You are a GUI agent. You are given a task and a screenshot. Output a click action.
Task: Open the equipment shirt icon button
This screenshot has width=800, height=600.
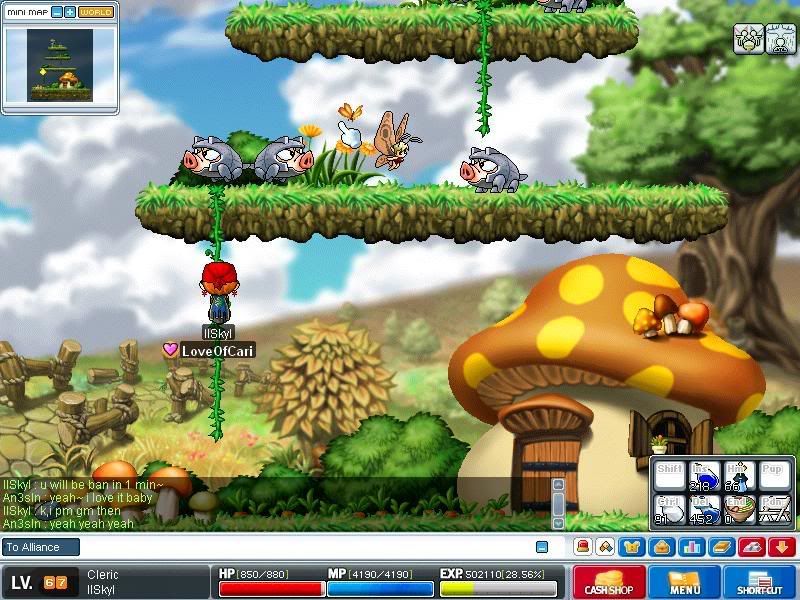click(632, 547)
